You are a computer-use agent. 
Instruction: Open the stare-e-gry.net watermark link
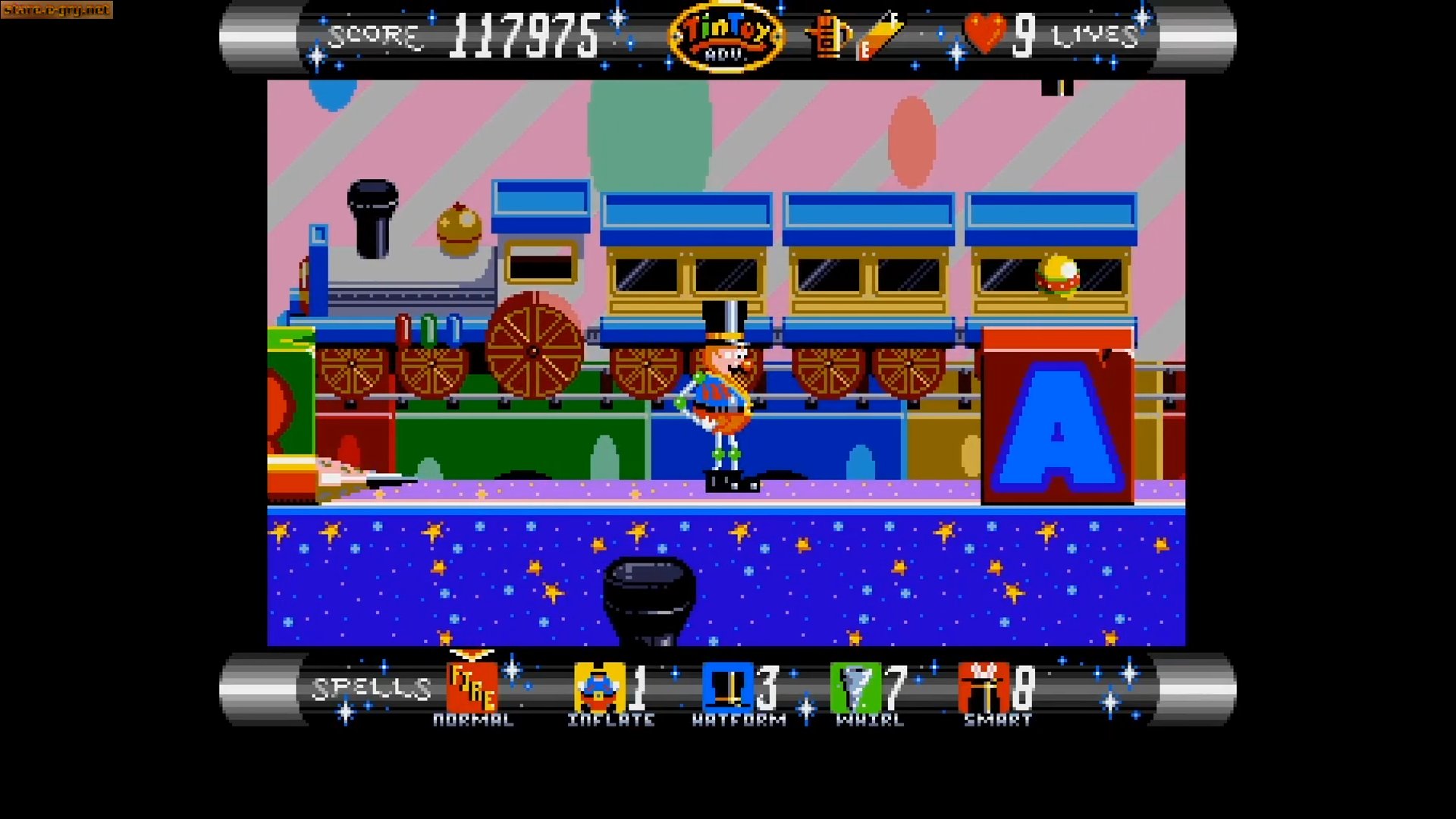click(x=55, y=11)
